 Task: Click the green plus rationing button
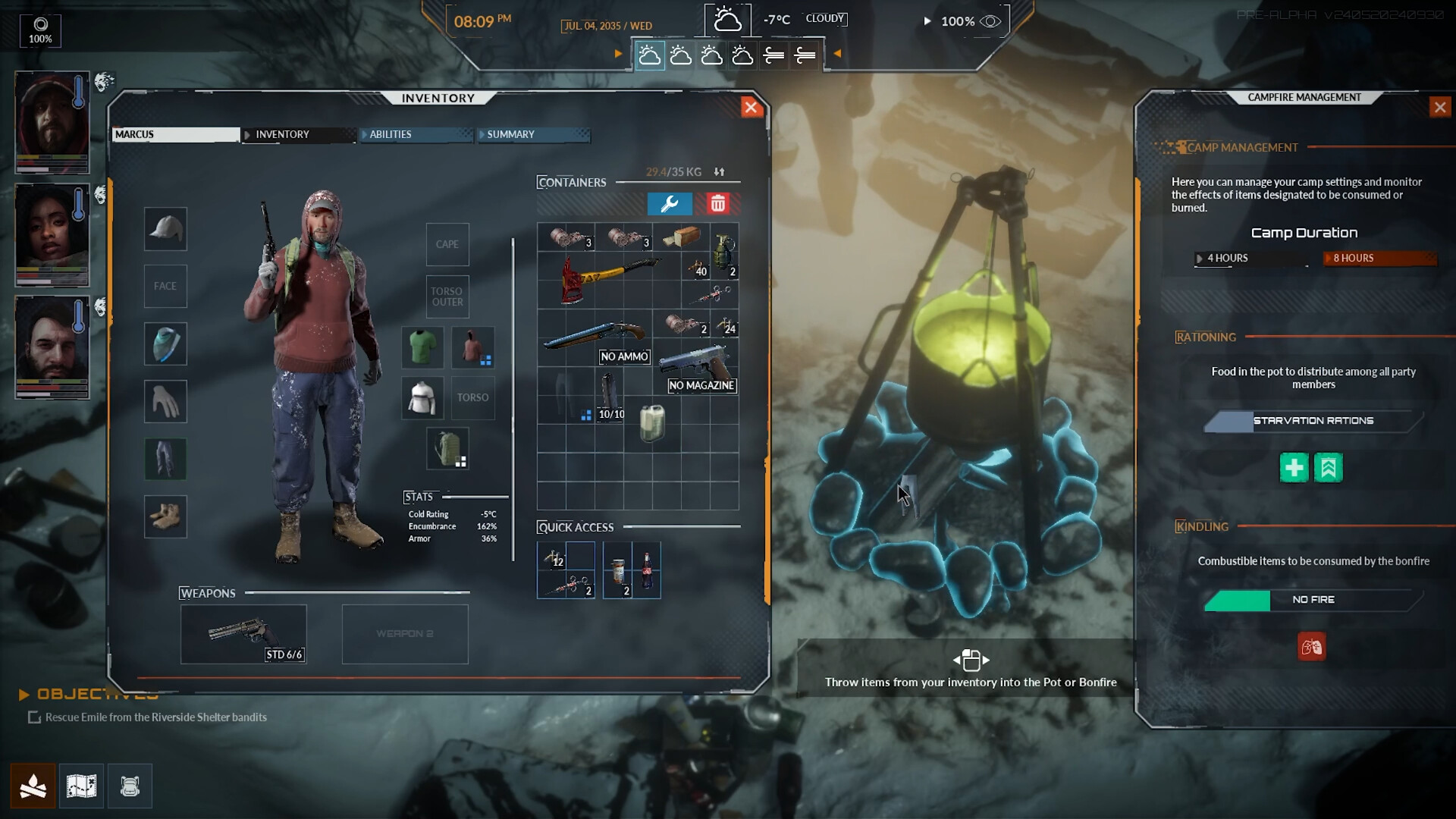click(1294, 468)
